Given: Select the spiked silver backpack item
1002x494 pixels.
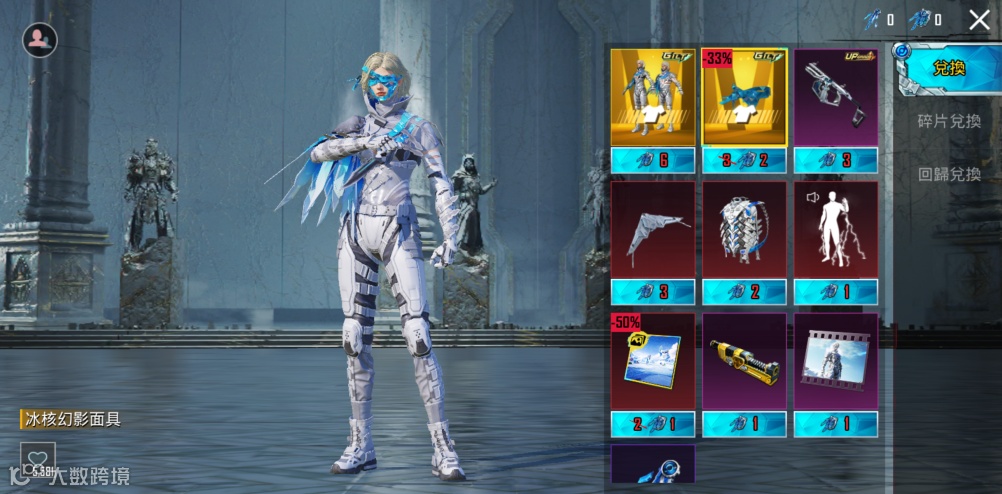Looking at the screenshot, I should (x=744, y=231).
